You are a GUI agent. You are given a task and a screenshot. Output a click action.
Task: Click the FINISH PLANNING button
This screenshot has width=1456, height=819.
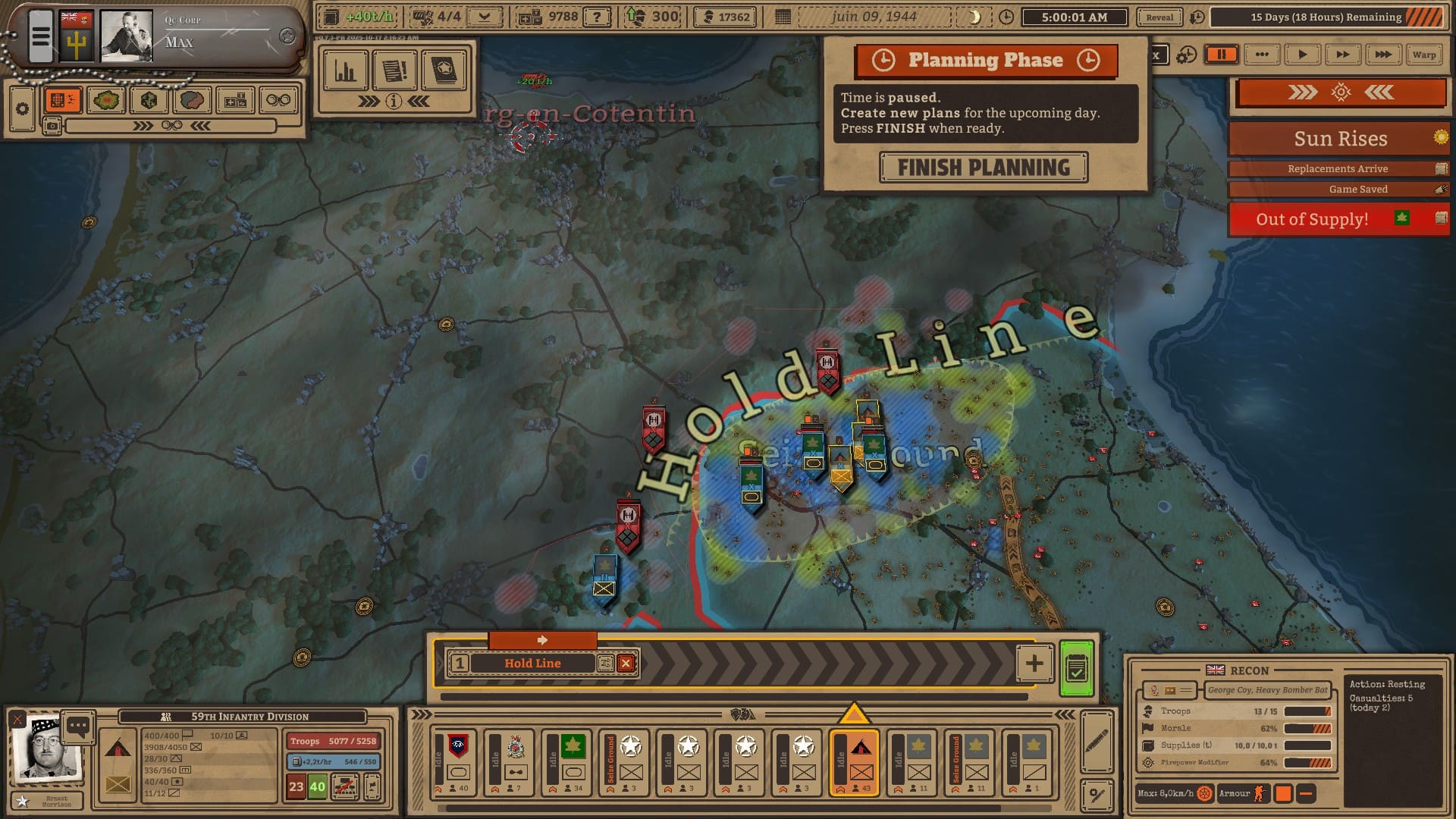[984, 168]
